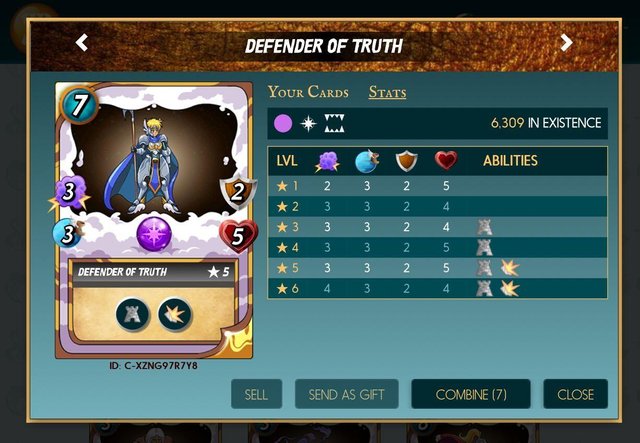Screen dimensions: 640x443
Task: Open the Stats tab
Action: point(387,93)
